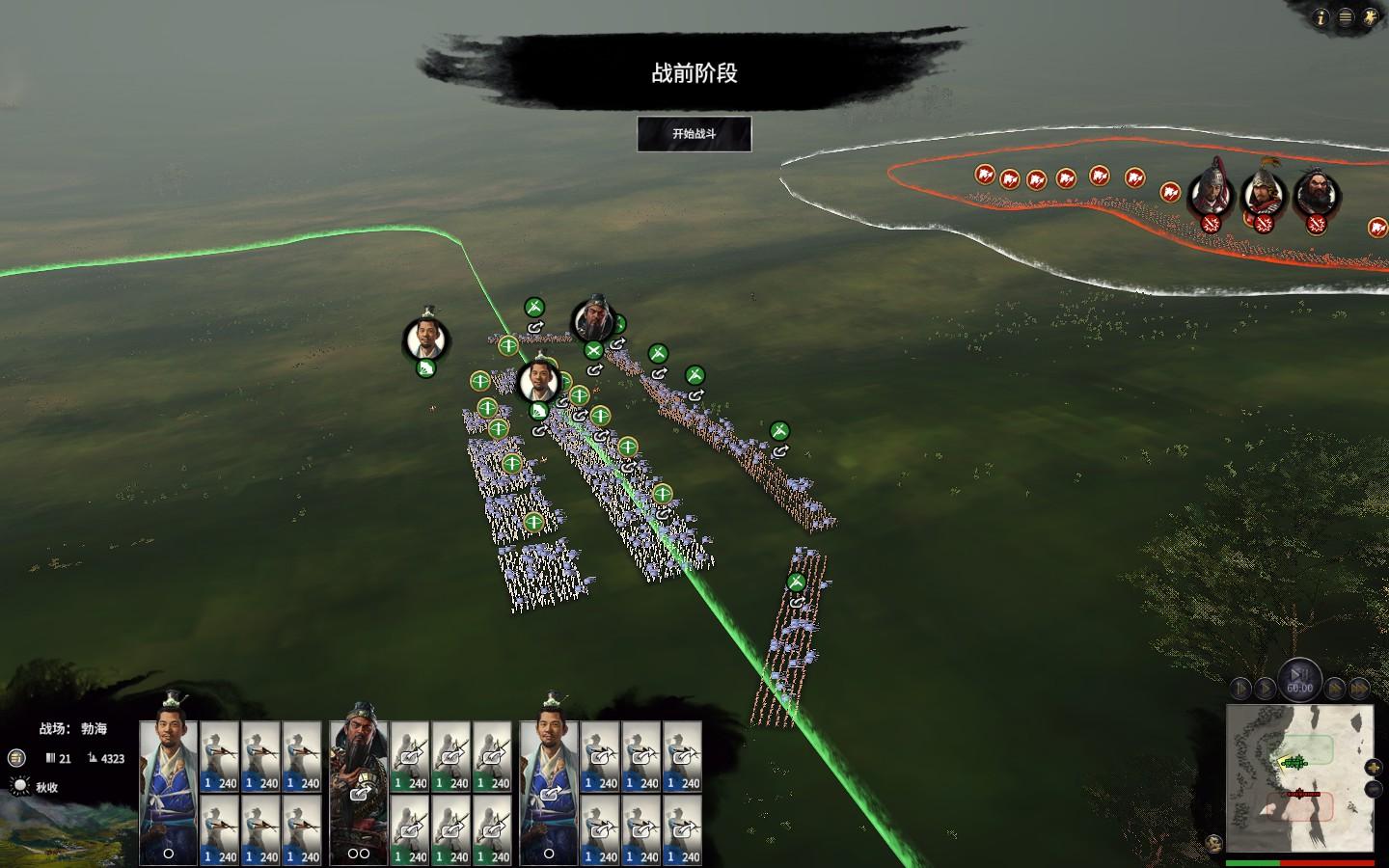Click the running-figure icon in the top corner
1389x868 pixels.
[x=1371, y=17]
